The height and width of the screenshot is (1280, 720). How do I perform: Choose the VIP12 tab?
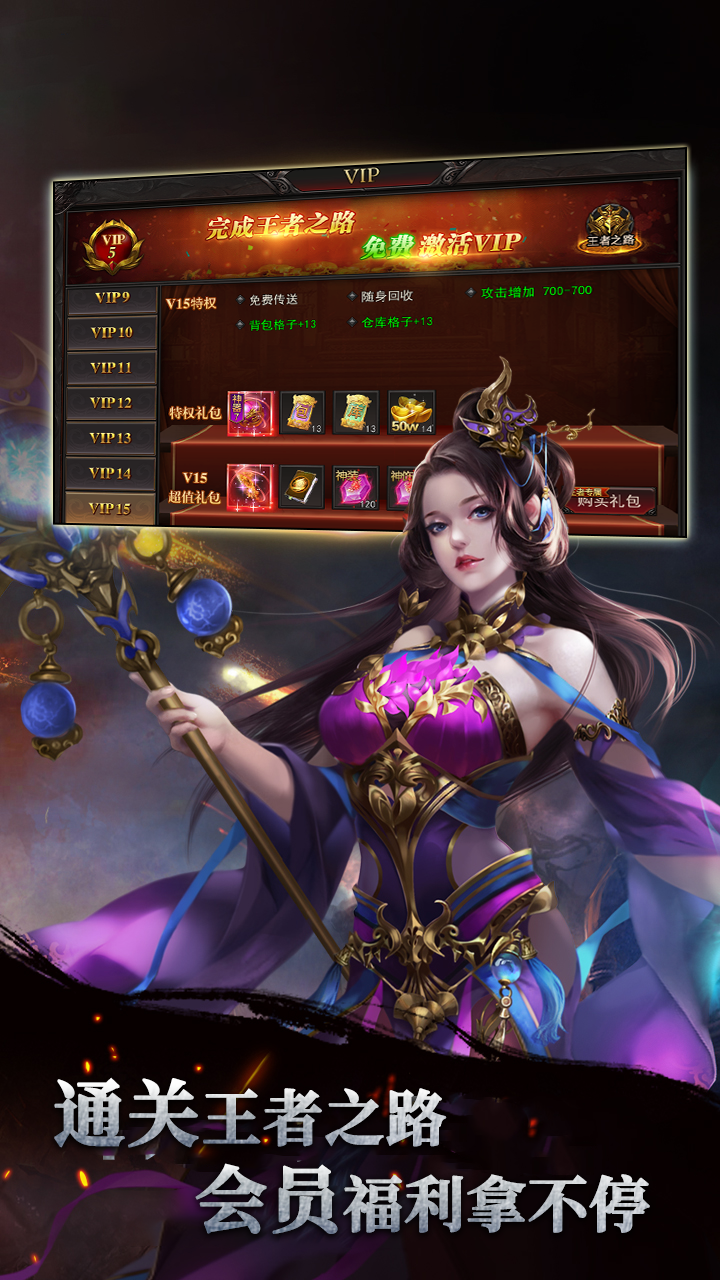point(111,403)
